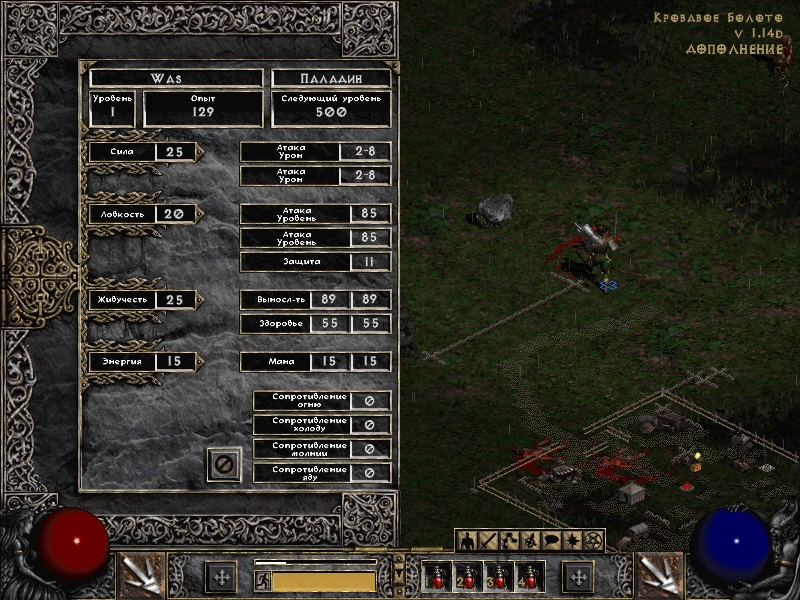Open the message log speech-bubble icon
Viewport: 800px width, 600px height.
point(551,541)
